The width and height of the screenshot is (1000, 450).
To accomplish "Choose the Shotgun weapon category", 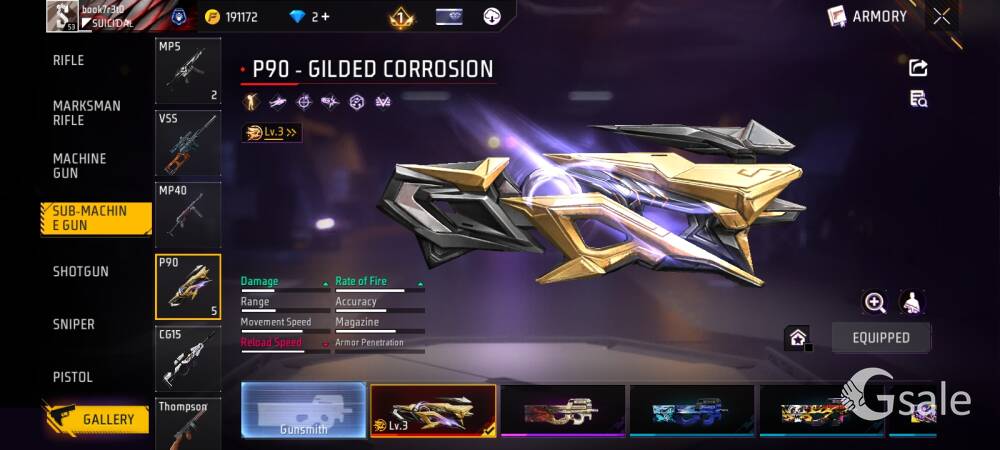I will pyautogui.click(x=81, y=272).
